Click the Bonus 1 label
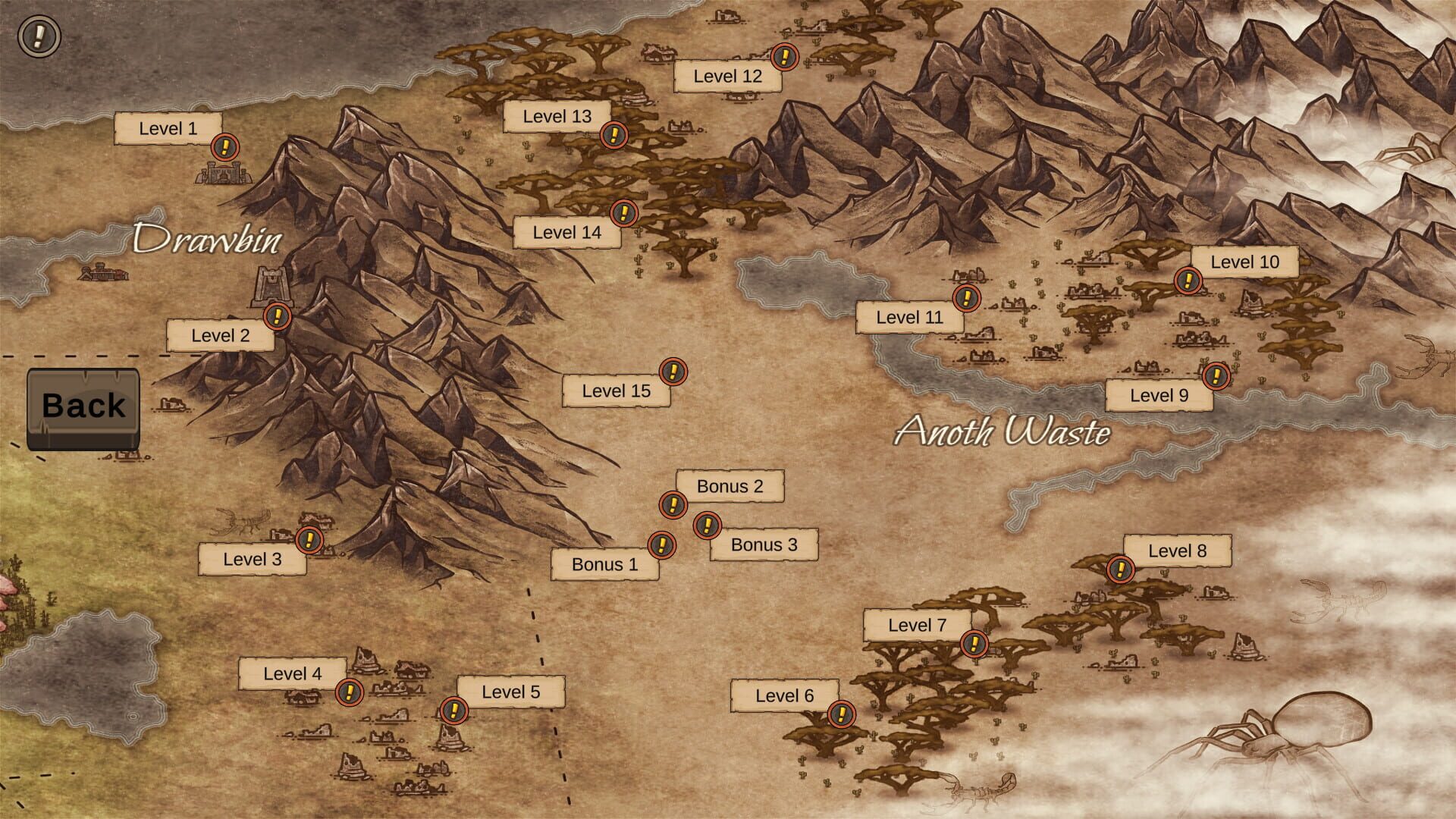This screenshot has height=819, width=1456. point(607,564)
